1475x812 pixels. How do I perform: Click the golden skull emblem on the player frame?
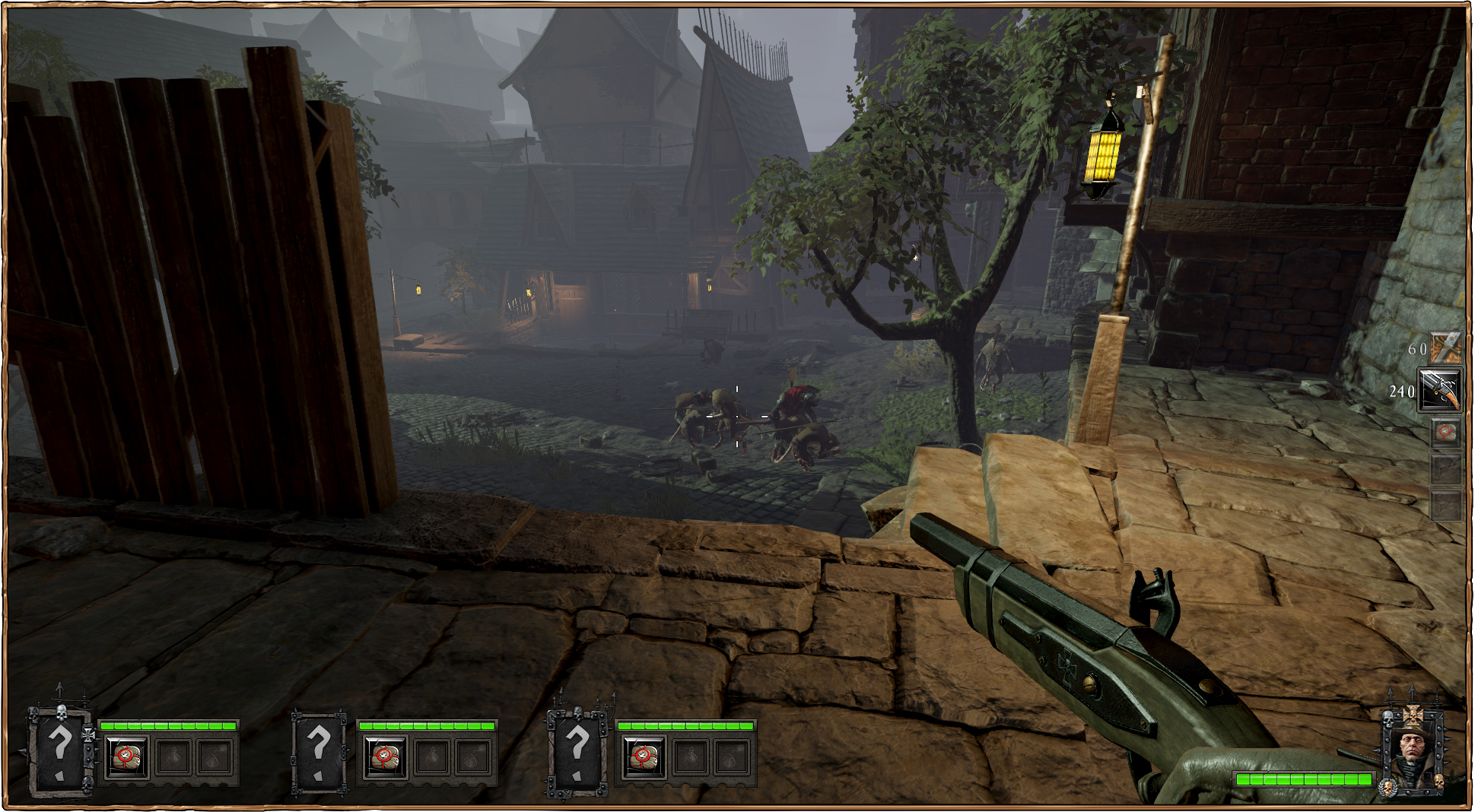[x=1388, y=787]
